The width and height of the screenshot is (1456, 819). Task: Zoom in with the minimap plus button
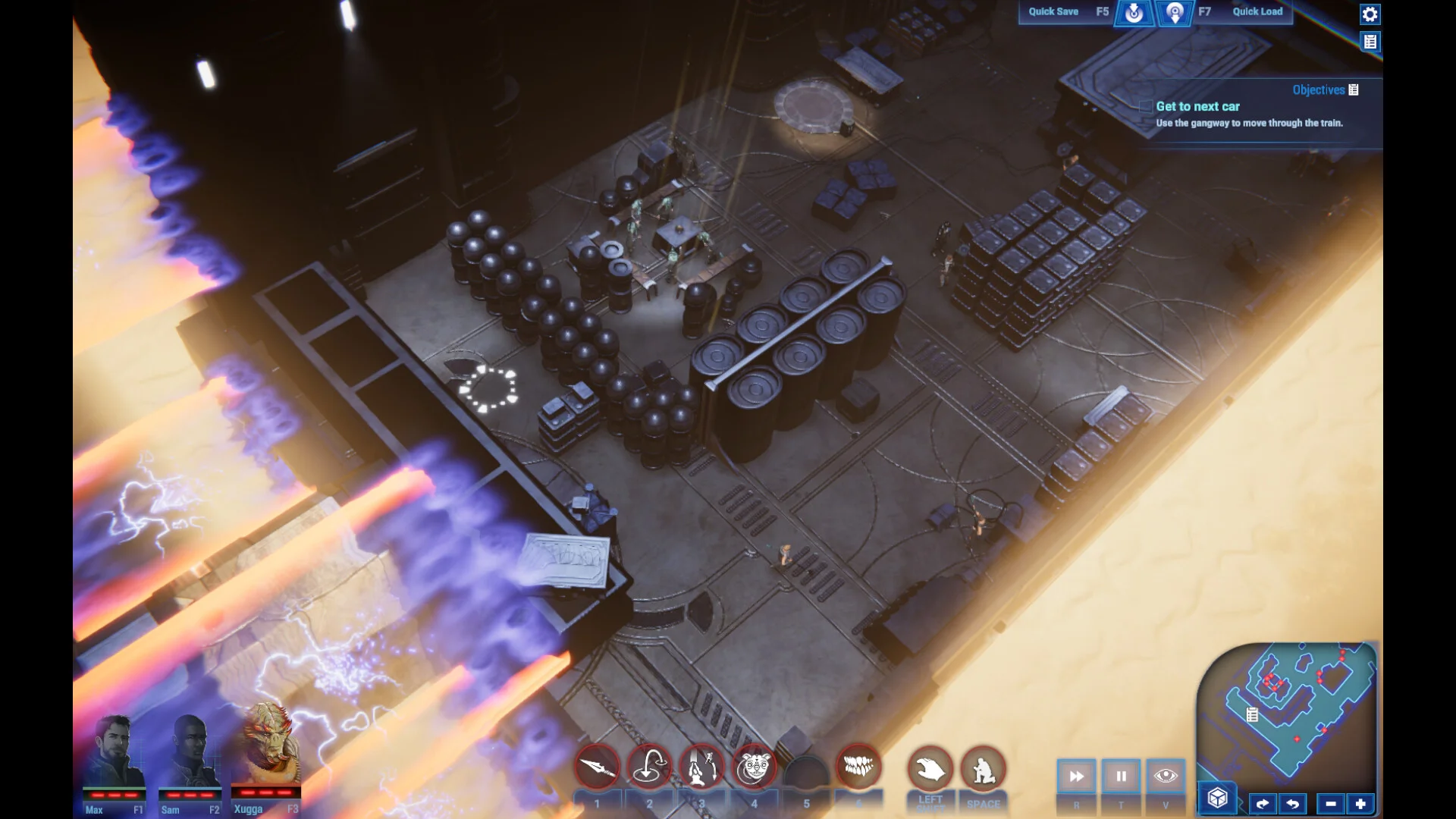[x=1360, y=804]
